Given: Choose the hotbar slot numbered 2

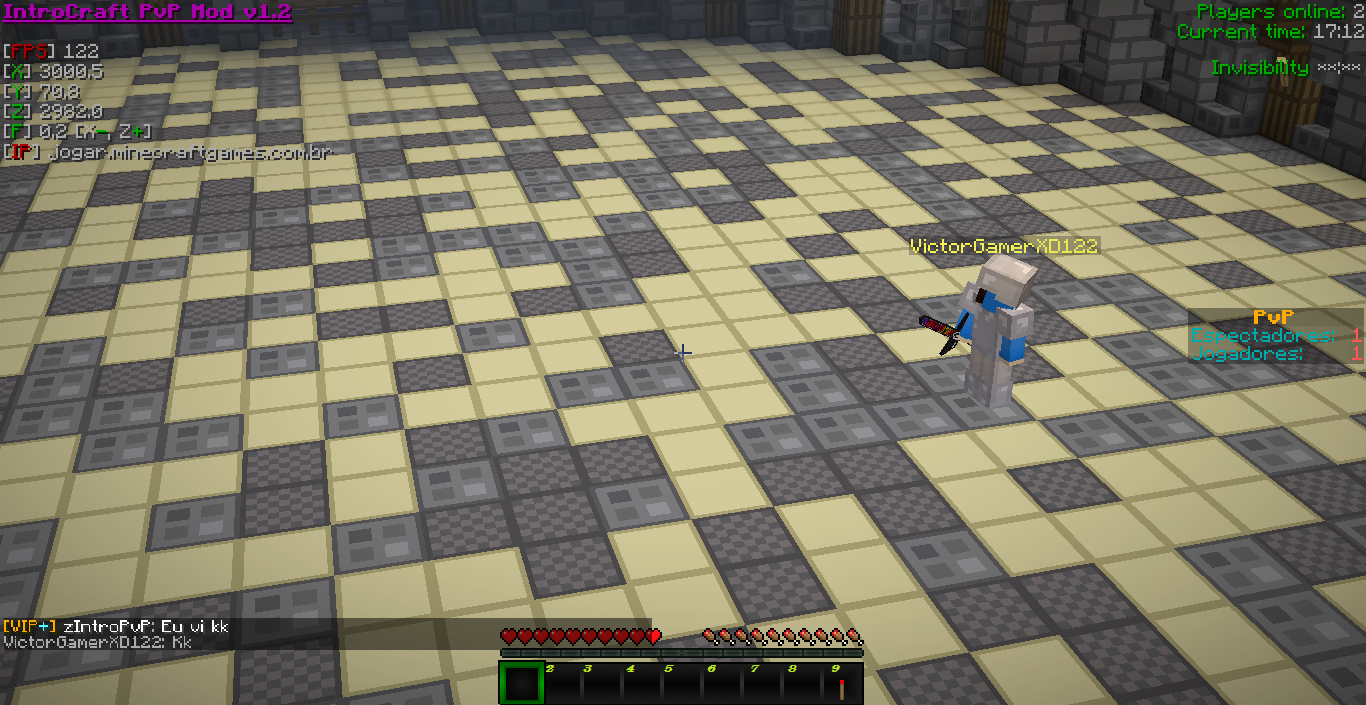Looking at the screenshot, I should pyautogui.click(x=561, y=685).
